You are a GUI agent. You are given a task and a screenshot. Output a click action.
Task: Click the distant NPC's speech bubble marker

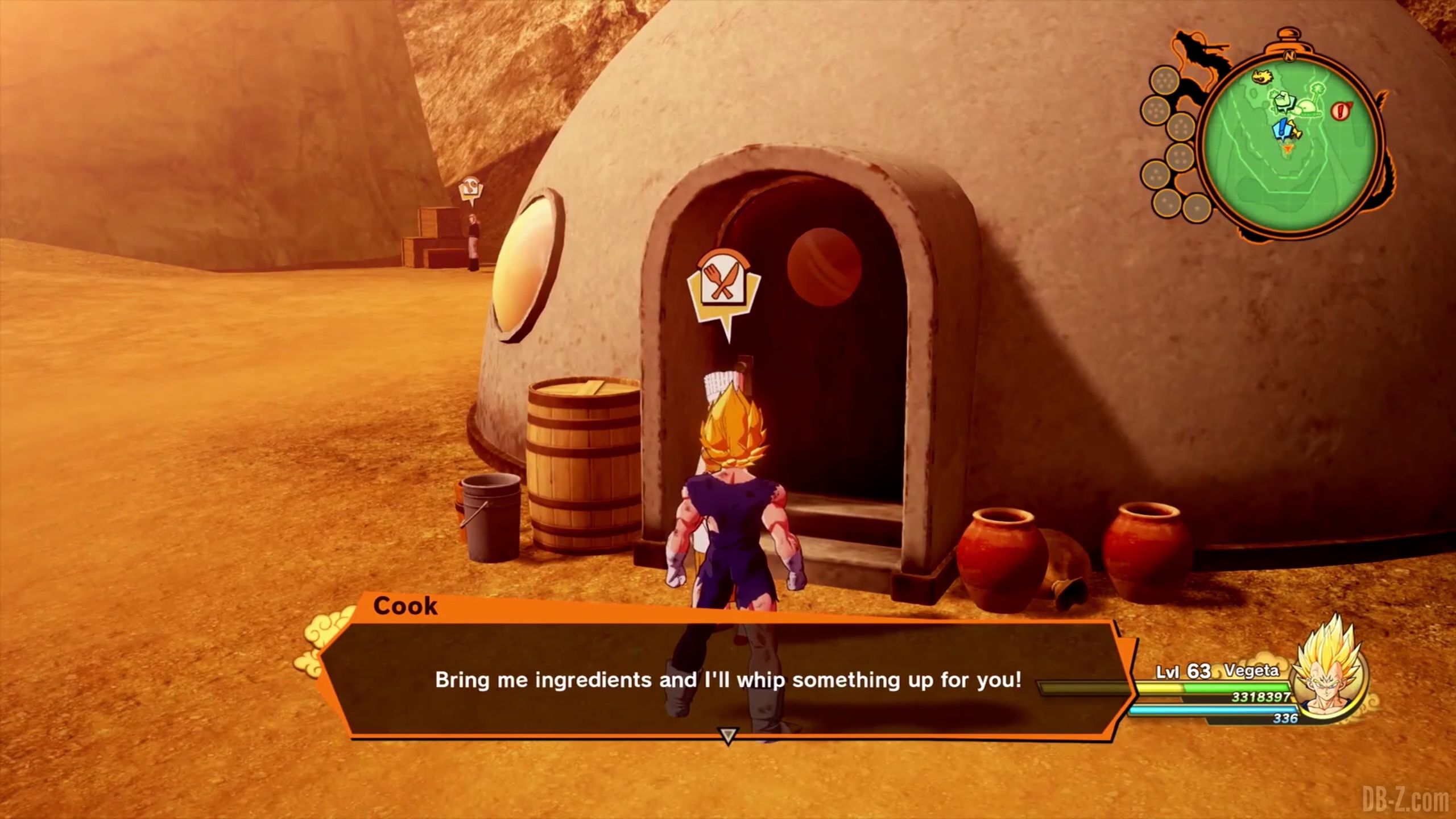point(471,192)
